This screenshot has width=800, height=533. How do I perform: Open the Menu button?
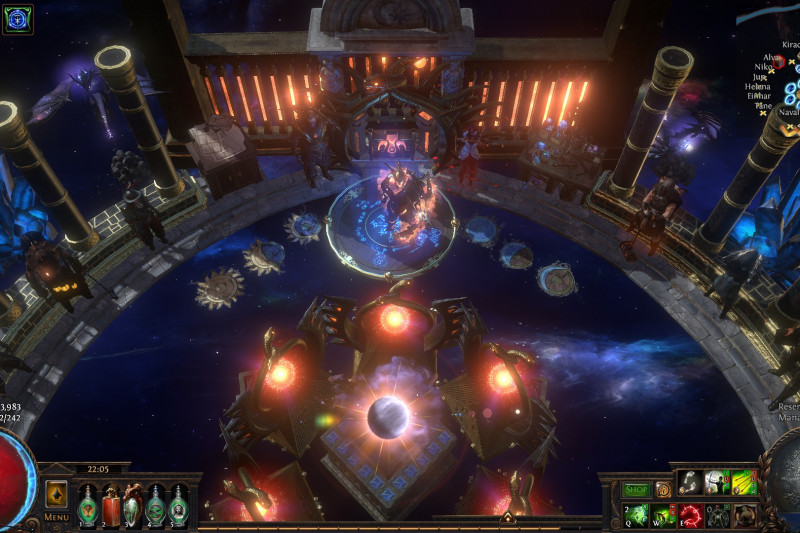pyautogui.click(x=56, y=517)
